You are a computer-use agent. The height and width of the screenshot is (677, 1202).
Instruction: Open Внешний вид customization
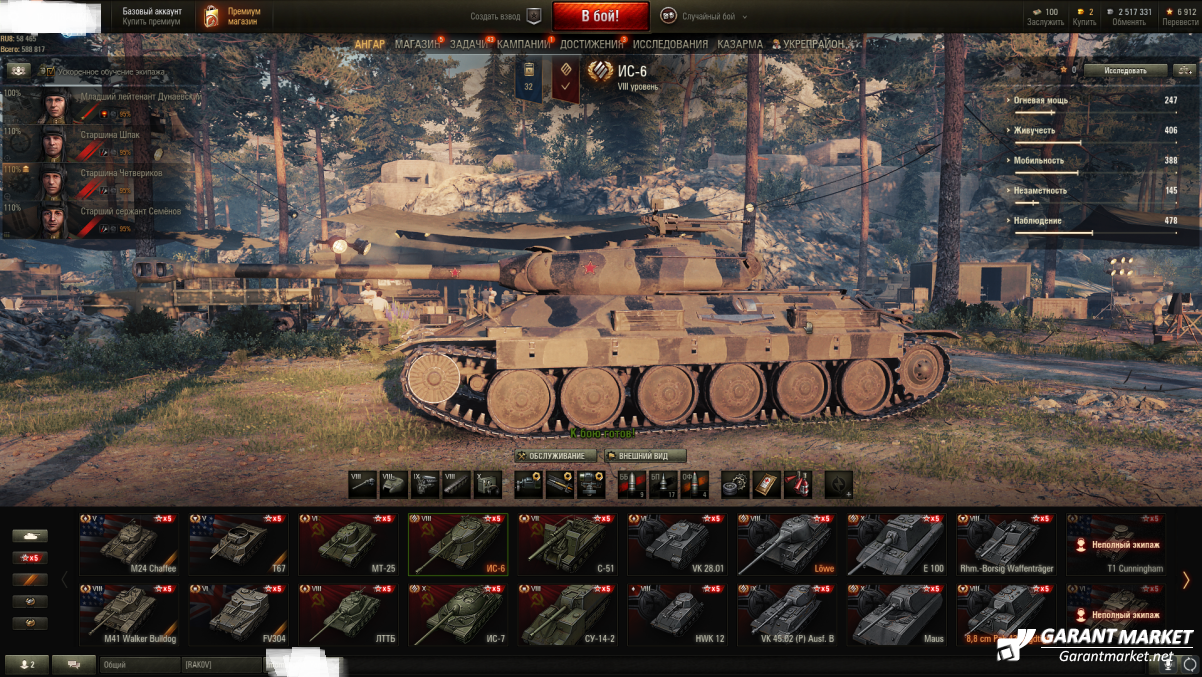(x=645, y=456)
